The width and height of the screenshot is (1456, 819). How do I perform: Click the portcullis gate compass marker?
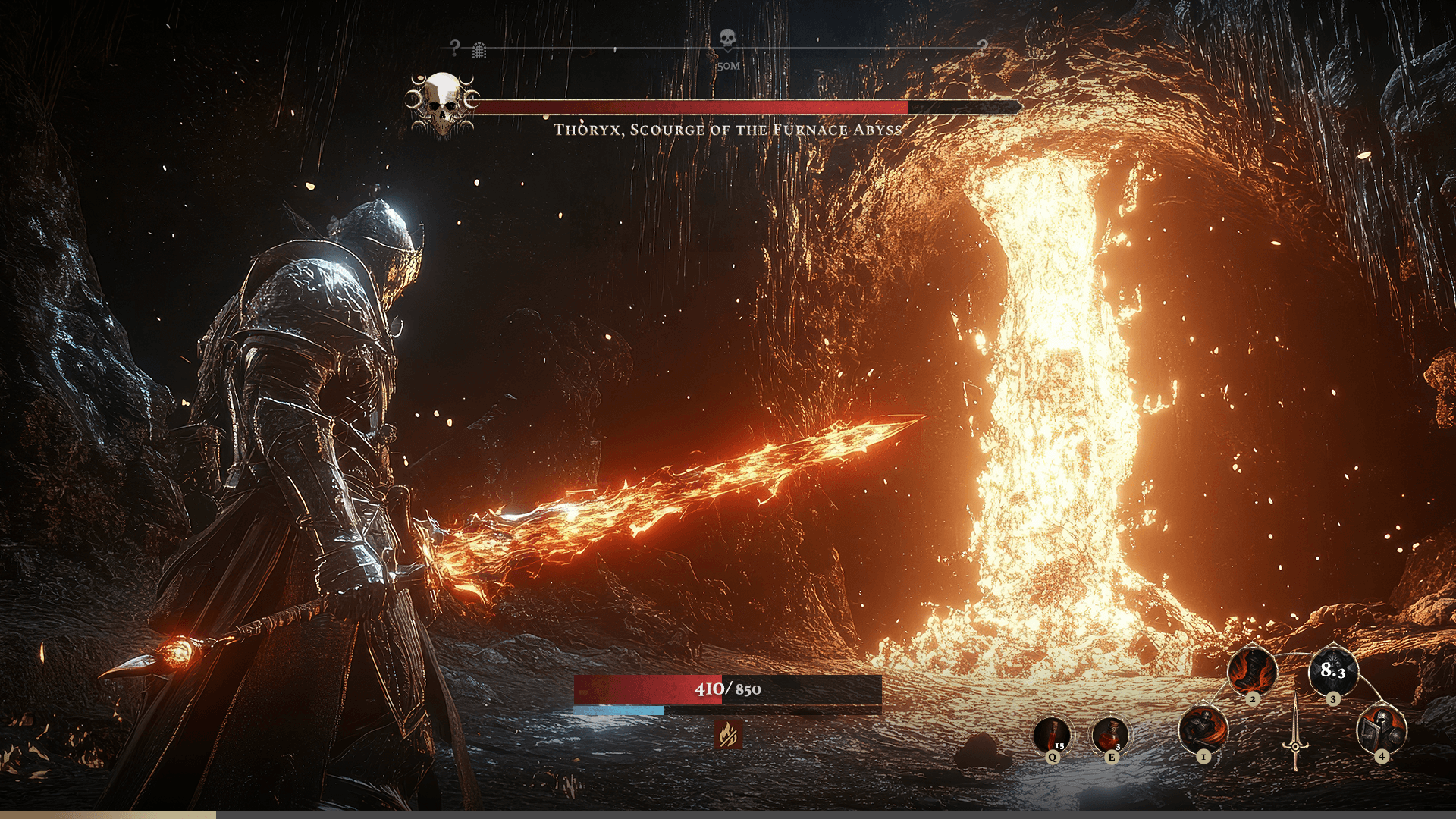[x=479, y=51]
